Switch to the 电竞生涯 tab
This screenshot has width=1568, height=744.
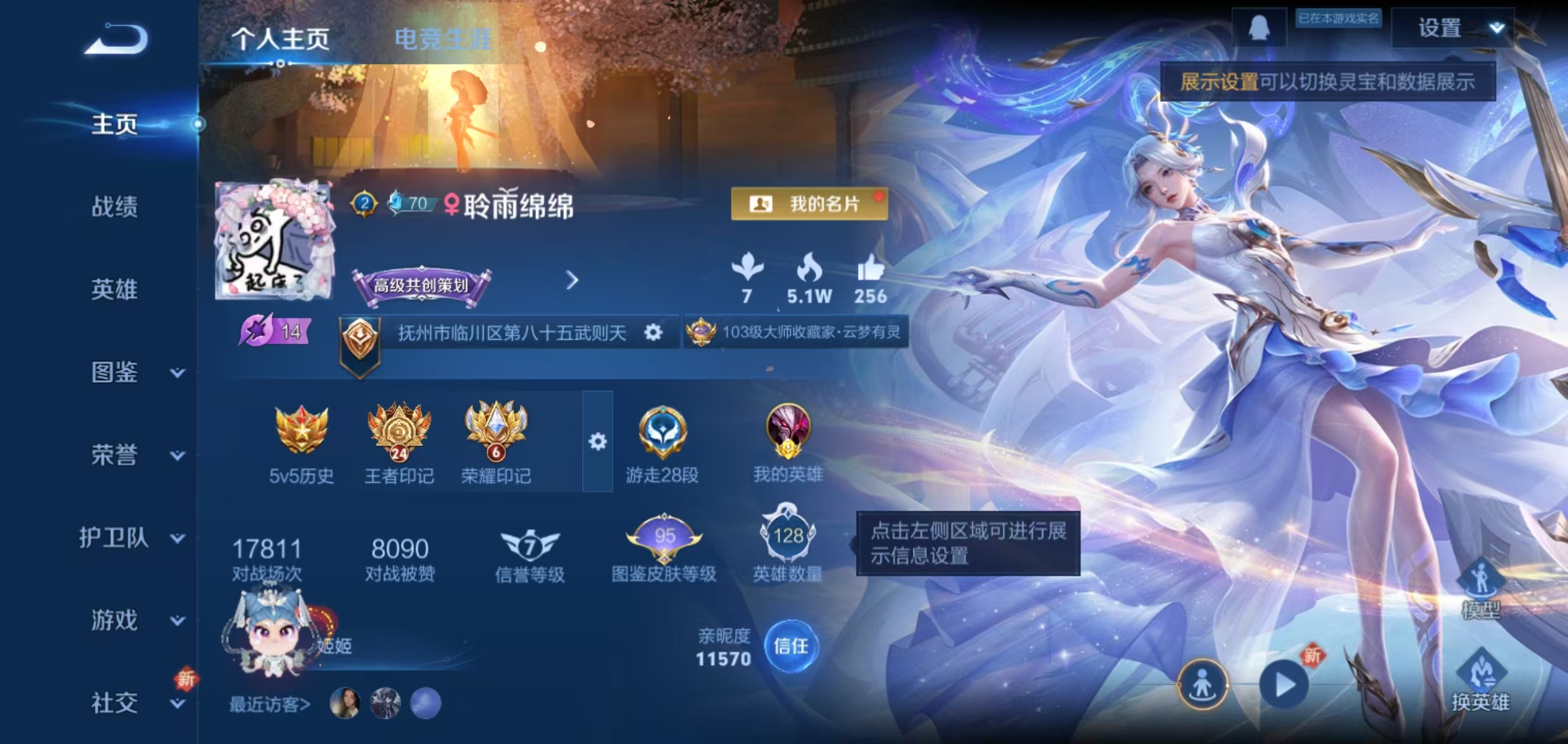point(445,38)
